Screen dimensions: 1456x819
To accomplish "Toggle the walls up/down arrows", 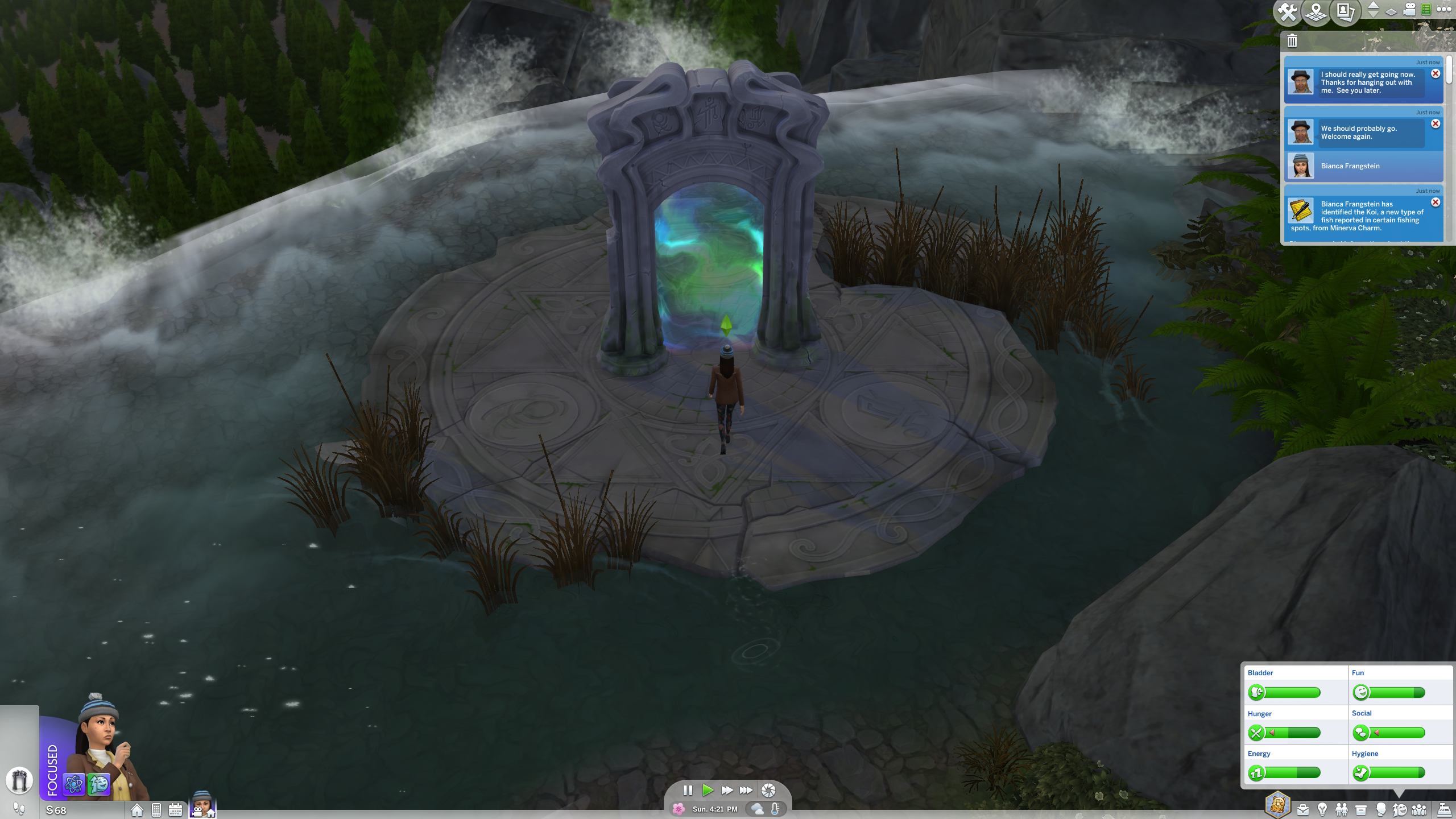I will (x=1372, y=10).
